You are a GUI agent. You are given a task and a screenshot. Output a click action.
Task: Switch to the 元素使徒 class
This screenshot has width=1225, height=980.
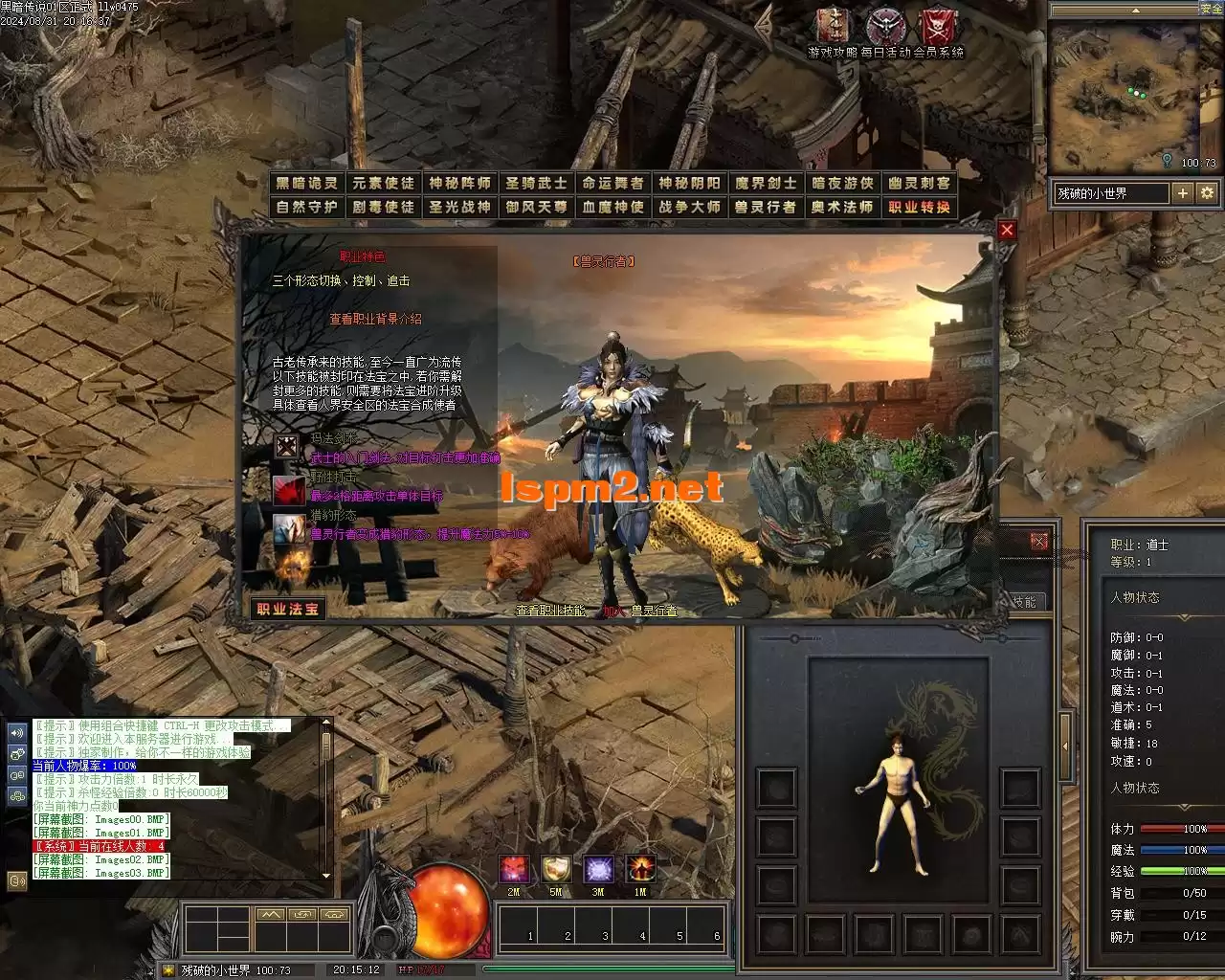point(383,183)
